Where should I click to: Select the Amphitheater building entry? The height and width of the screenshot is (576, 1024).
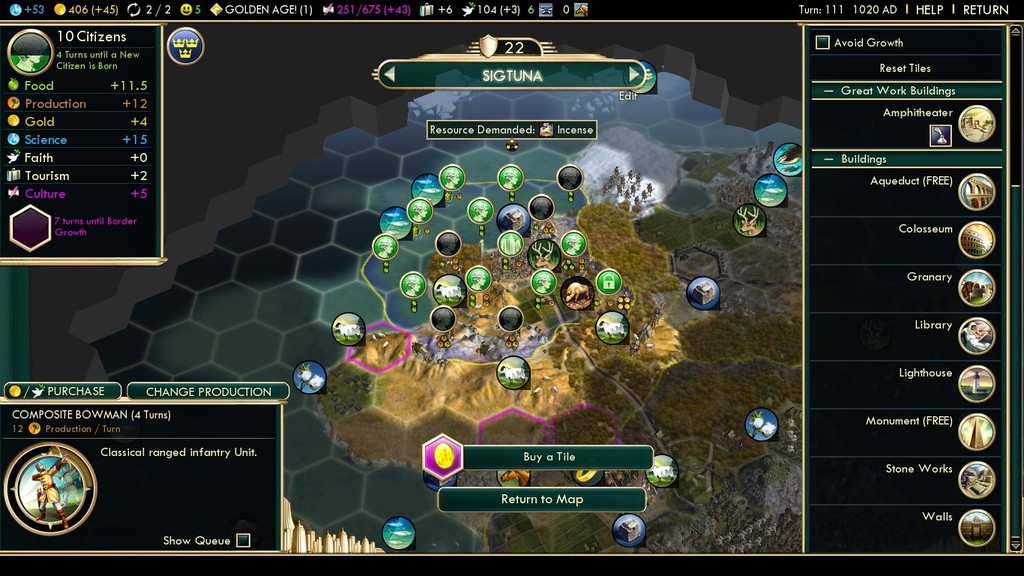(976, 124)
